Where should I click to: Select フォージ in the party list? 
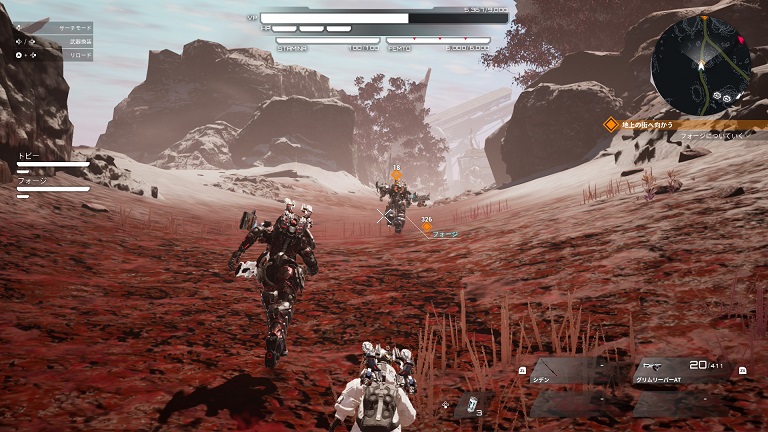click(x=31, y=181)
